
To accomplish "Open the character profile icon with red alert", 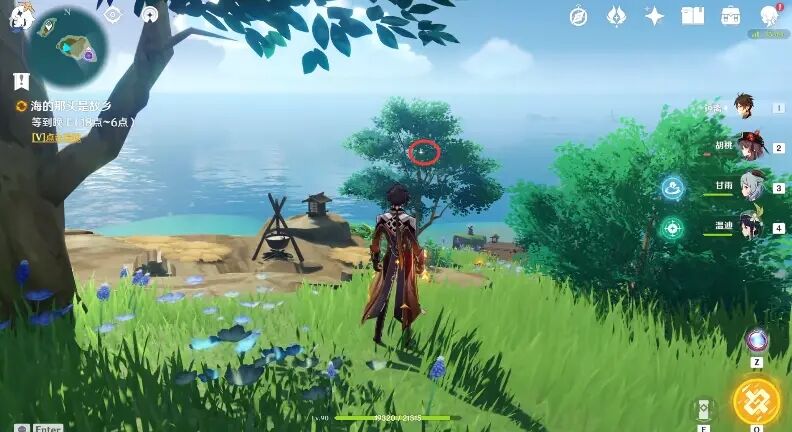I will 769,16.
